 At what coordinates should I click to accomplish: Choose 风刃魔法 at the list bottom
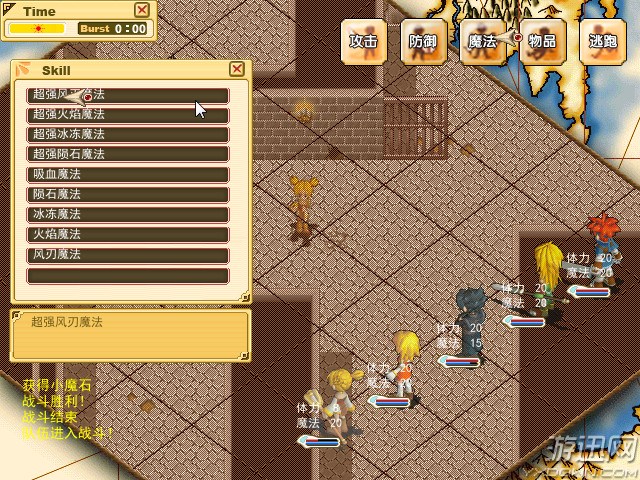[128, 255]
